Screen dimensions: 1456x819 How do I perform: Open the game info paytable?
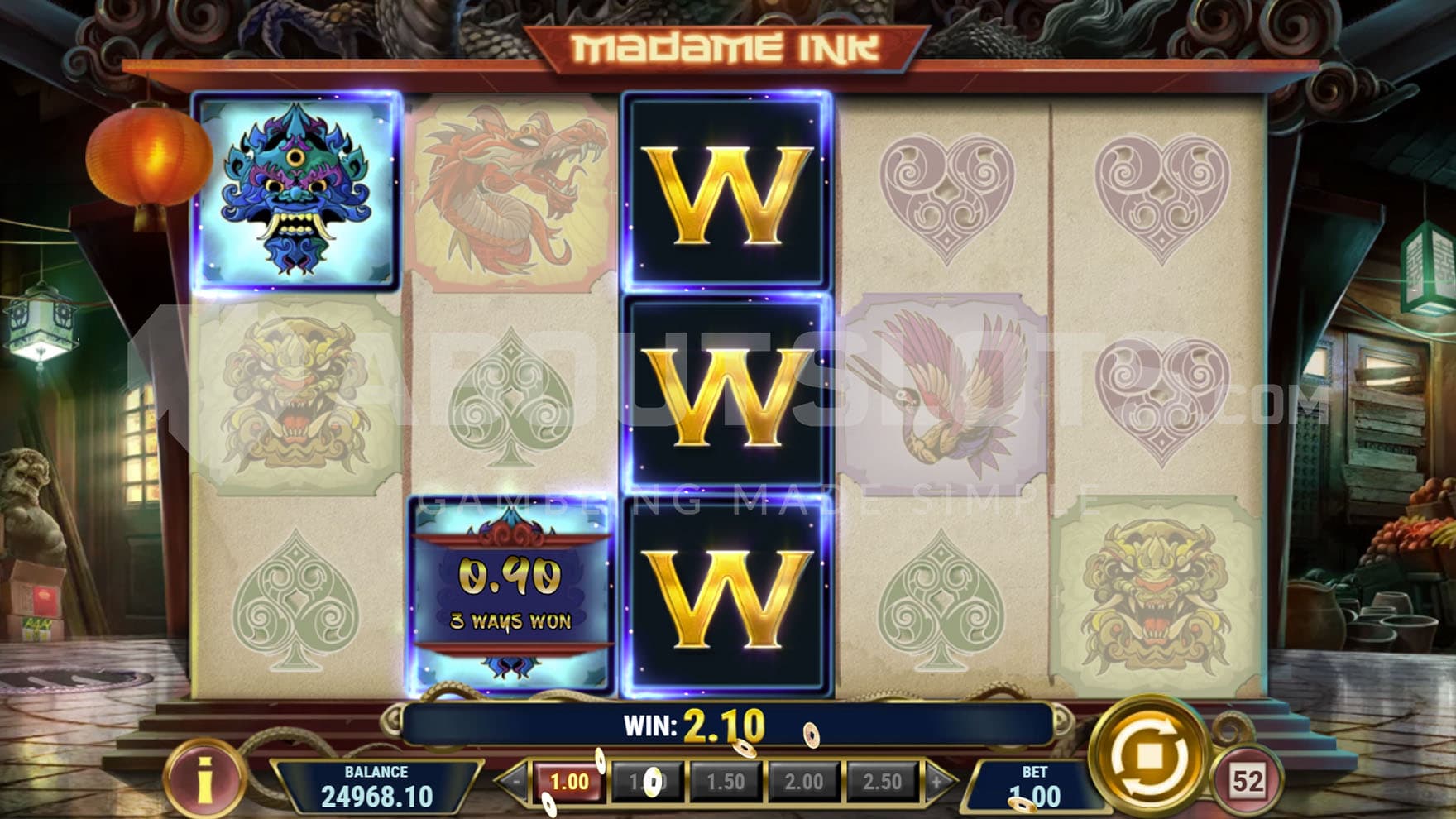pos(204,778)
